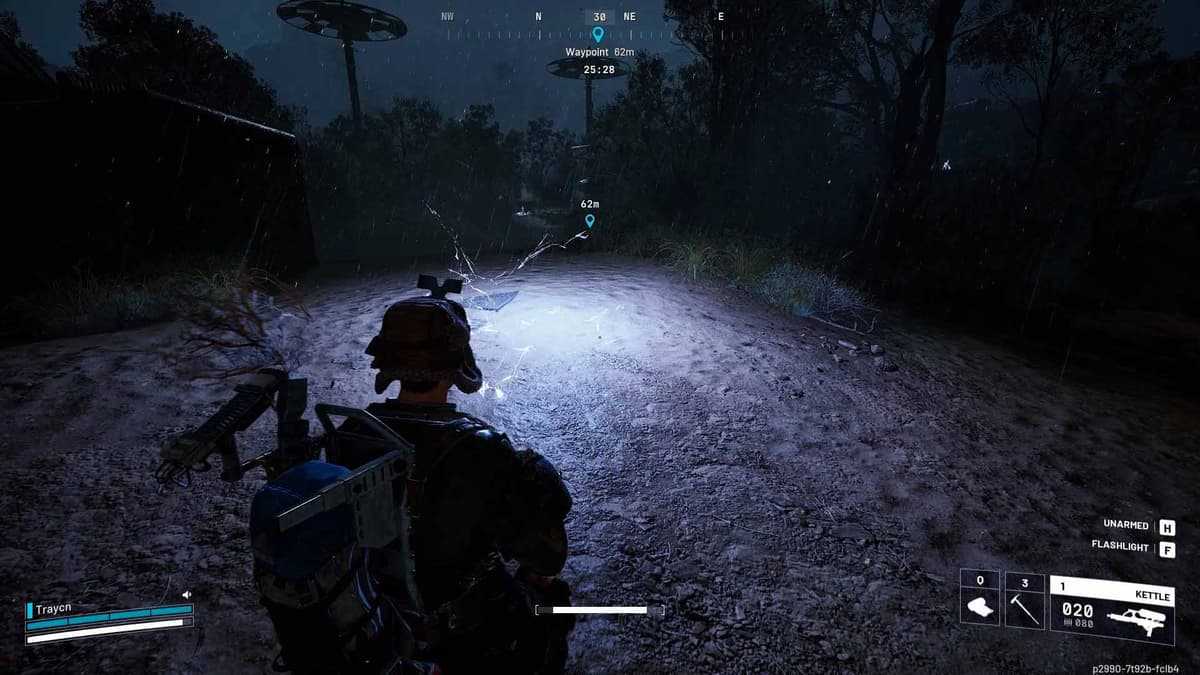This screenshot has height=675, width=1200.
Task: Select the Kettle weapon slot
Action: pos(1112,608)
